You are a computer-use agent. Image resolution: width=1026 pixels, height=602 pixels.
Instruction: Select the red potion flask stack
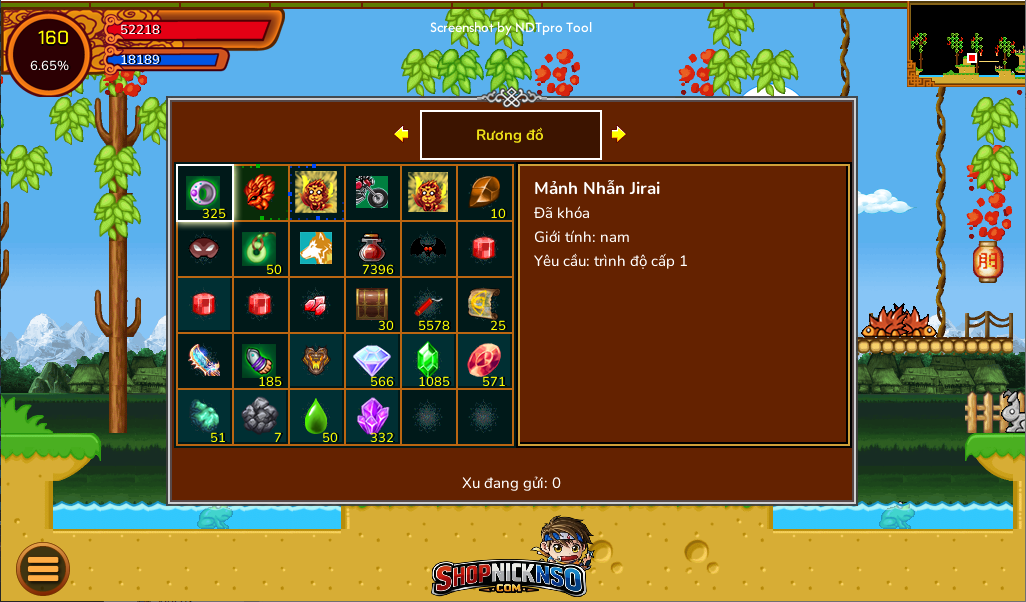373,249
